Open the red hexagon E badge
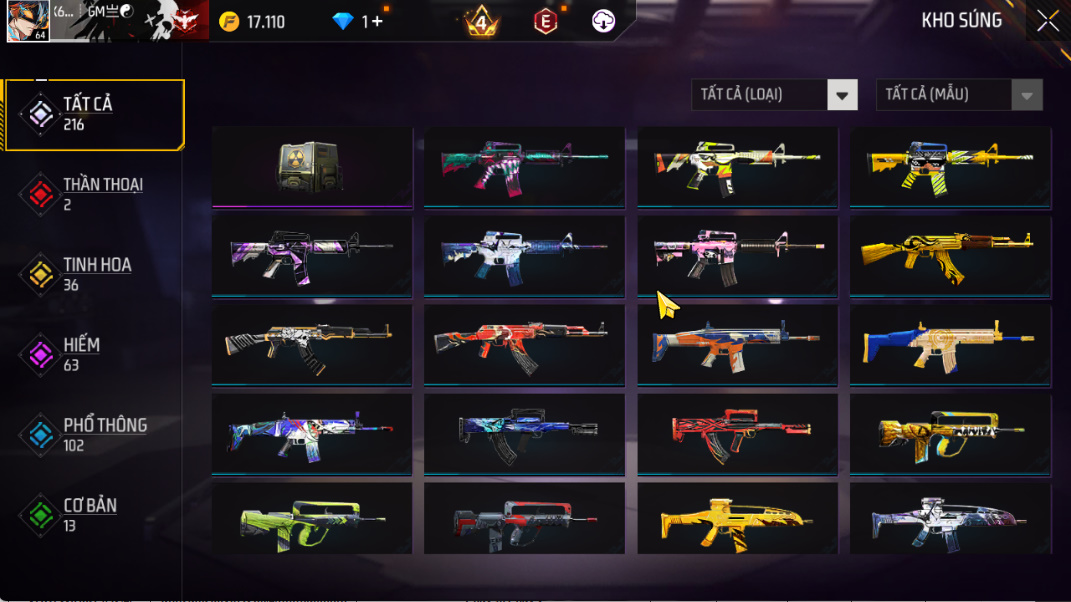The width and height of the screenshot is (1071, 602). [x=545, y=21]
